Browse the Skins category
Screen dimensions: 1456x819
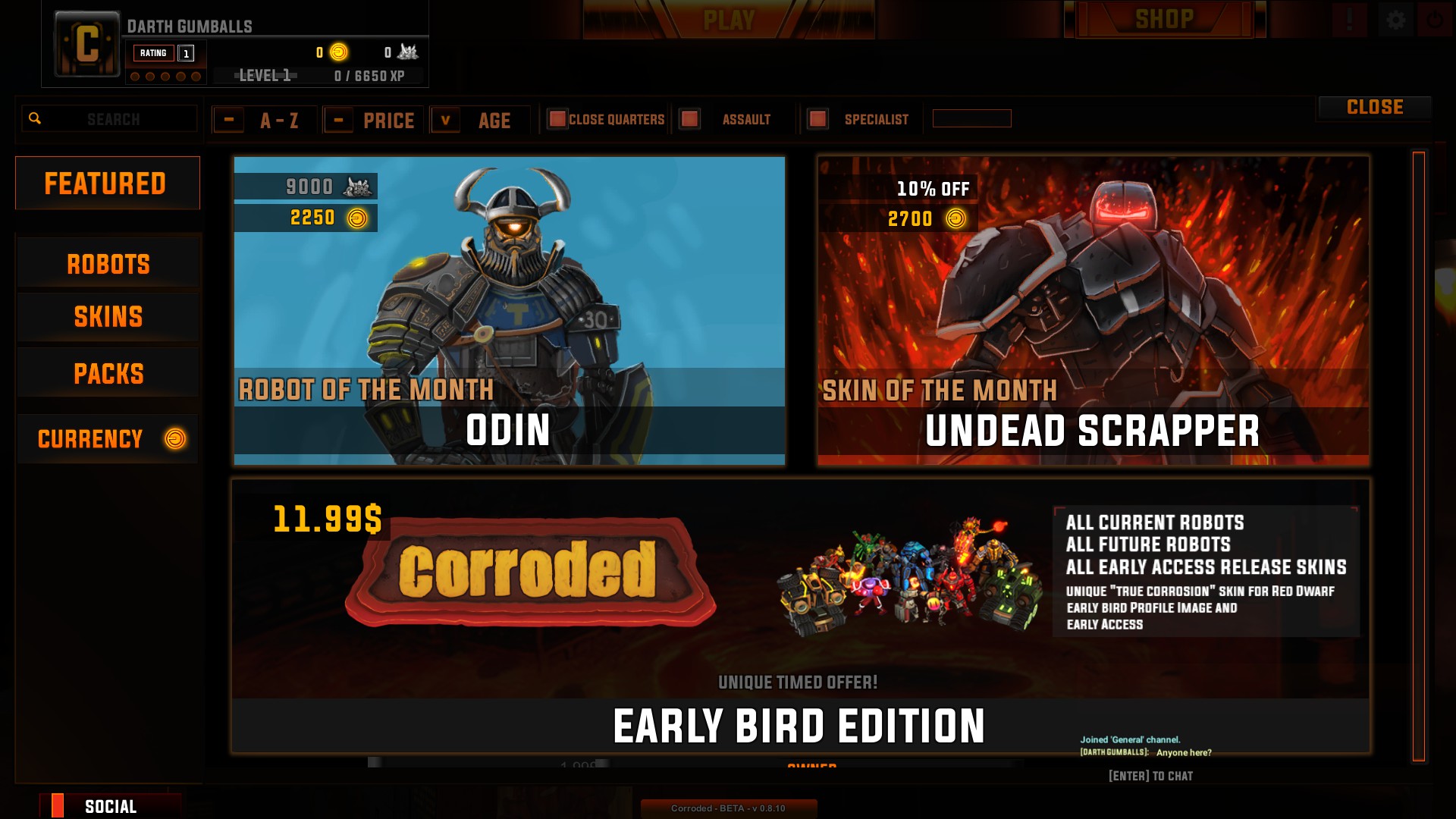108,317
